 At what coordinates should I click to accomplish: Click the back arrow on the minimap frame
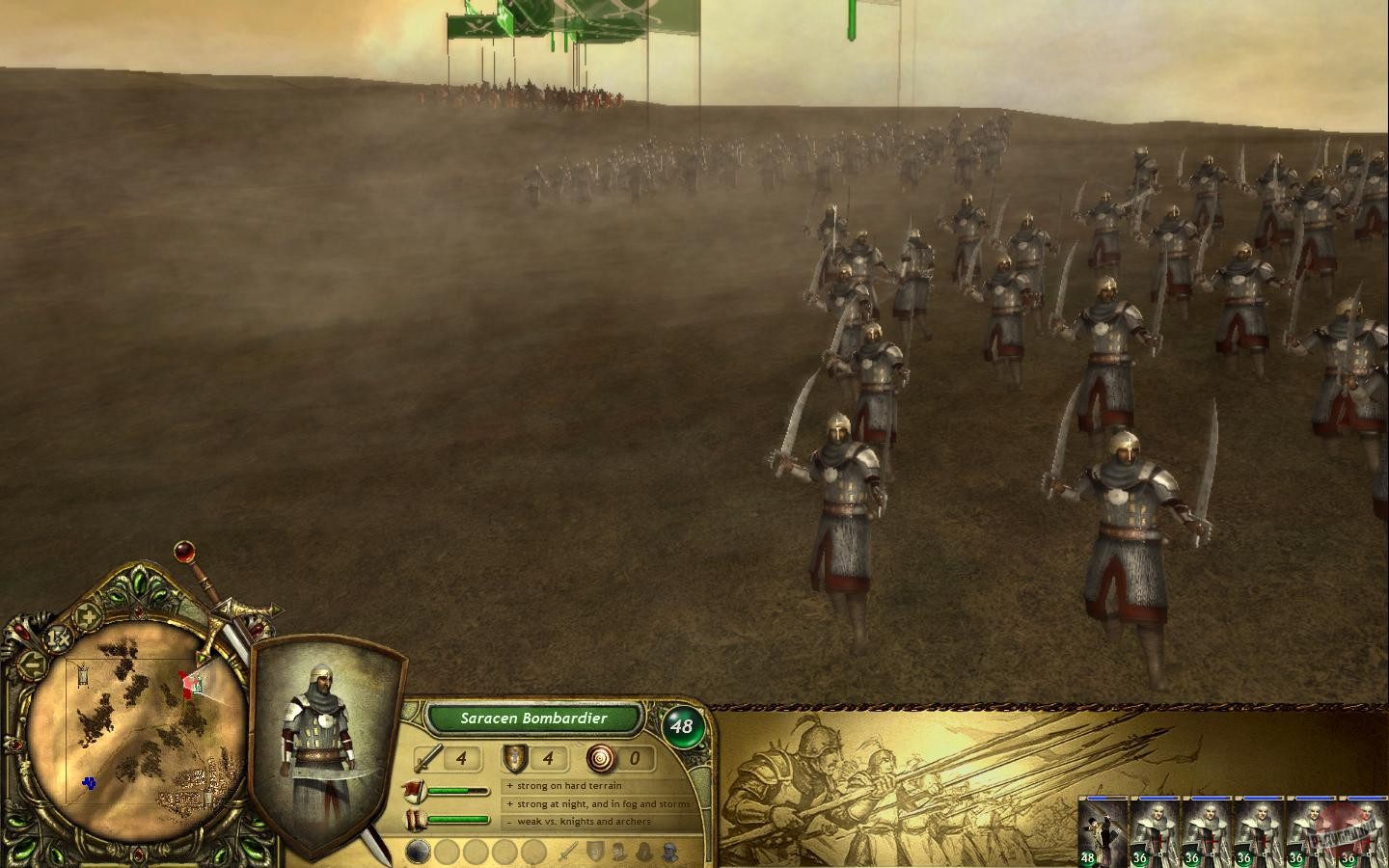(32, 664)
